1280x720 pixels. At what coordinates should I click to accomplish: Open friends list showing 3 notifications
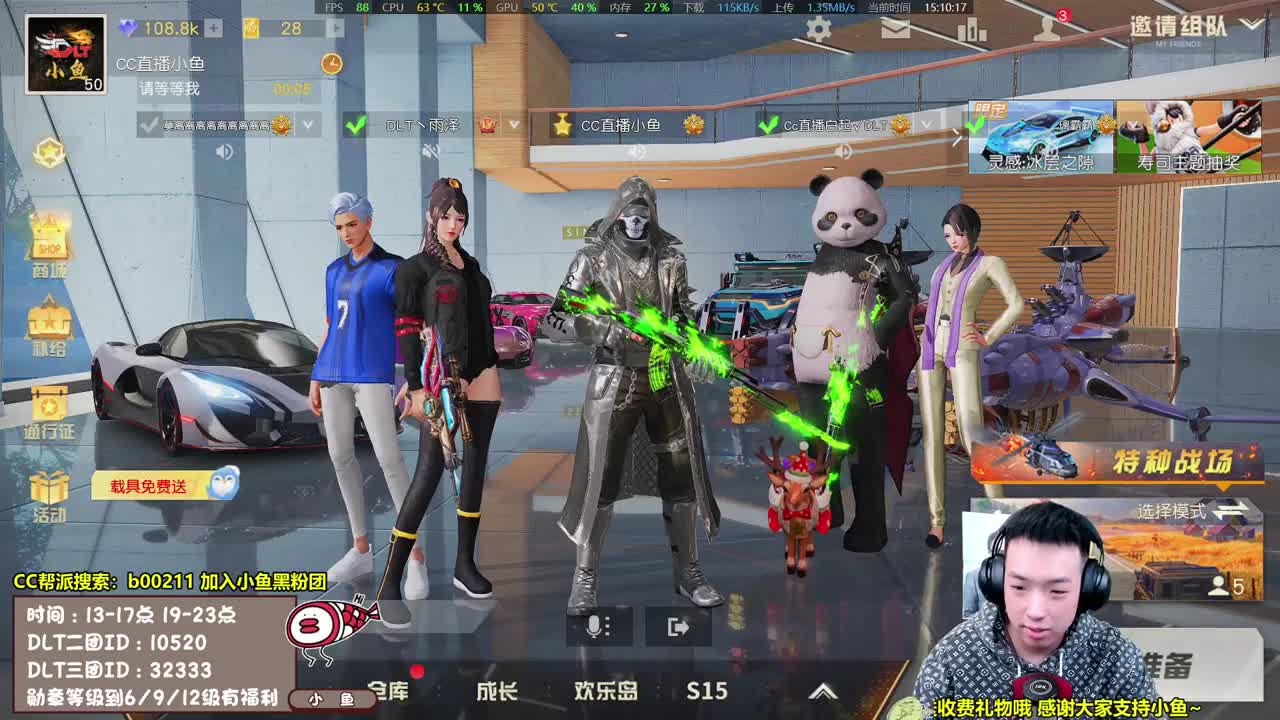click(1048, 30)
